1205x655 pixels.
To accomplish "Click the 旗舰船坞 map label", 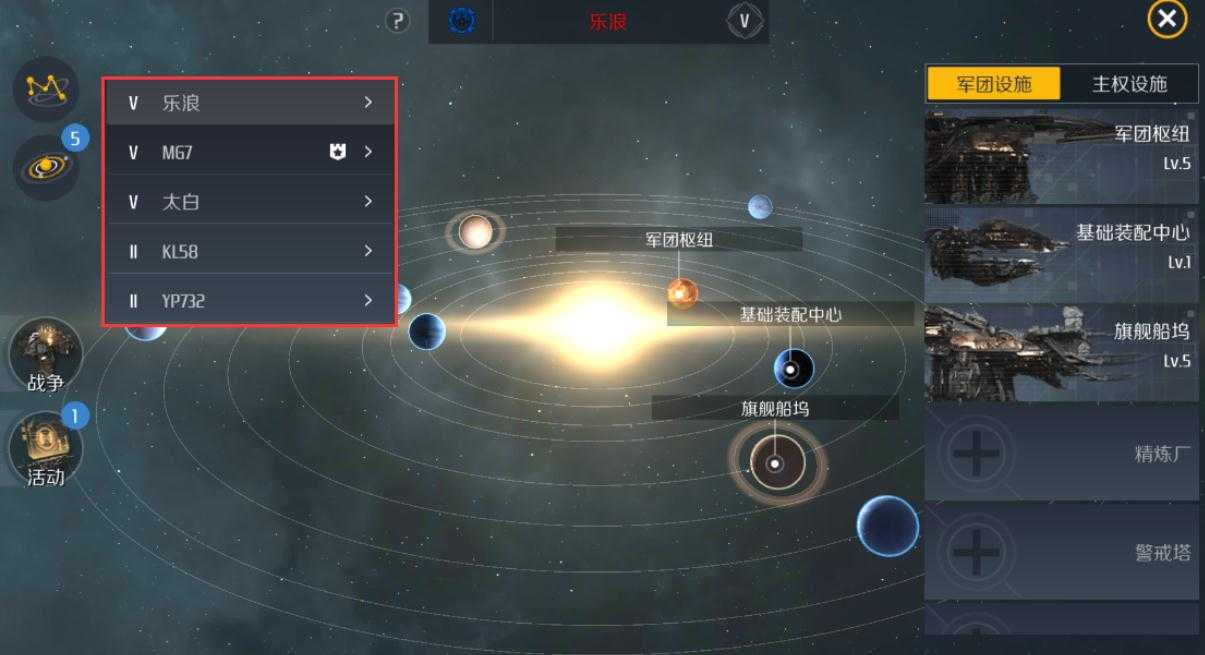I will pos(775,408).
